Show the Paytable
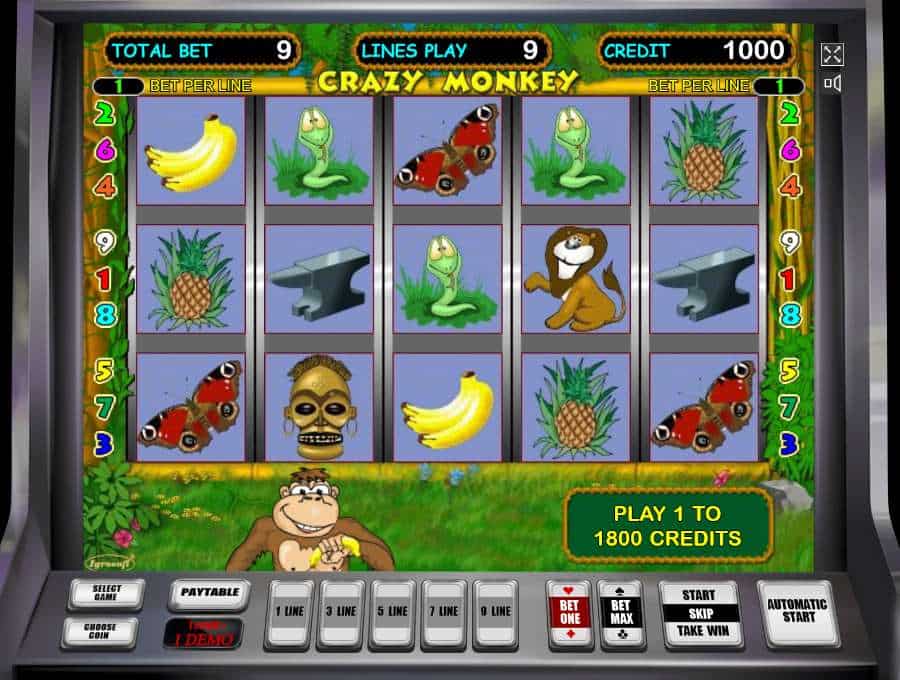Screen dimensions: 900x680 point(209,594)
